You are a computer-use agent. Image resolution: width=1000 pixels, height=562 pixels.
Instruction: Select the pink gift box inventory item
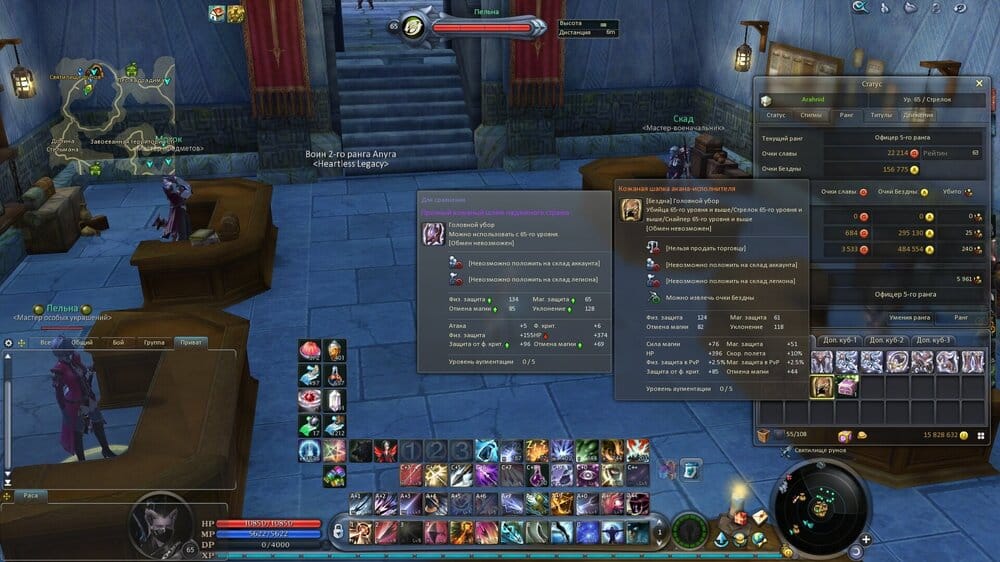(847, 386)
